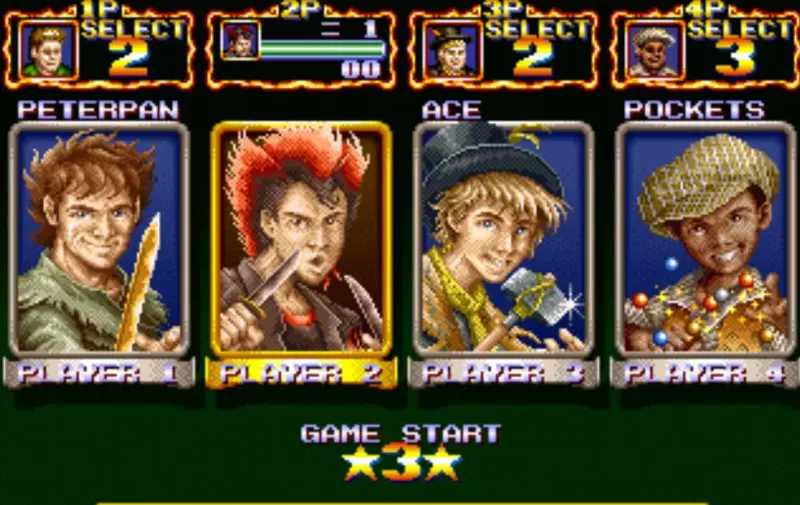Screen dimensions: 800x505
Task: Click the Player 1 label plate
Action: pyautogui.click(x=97, y=374)
